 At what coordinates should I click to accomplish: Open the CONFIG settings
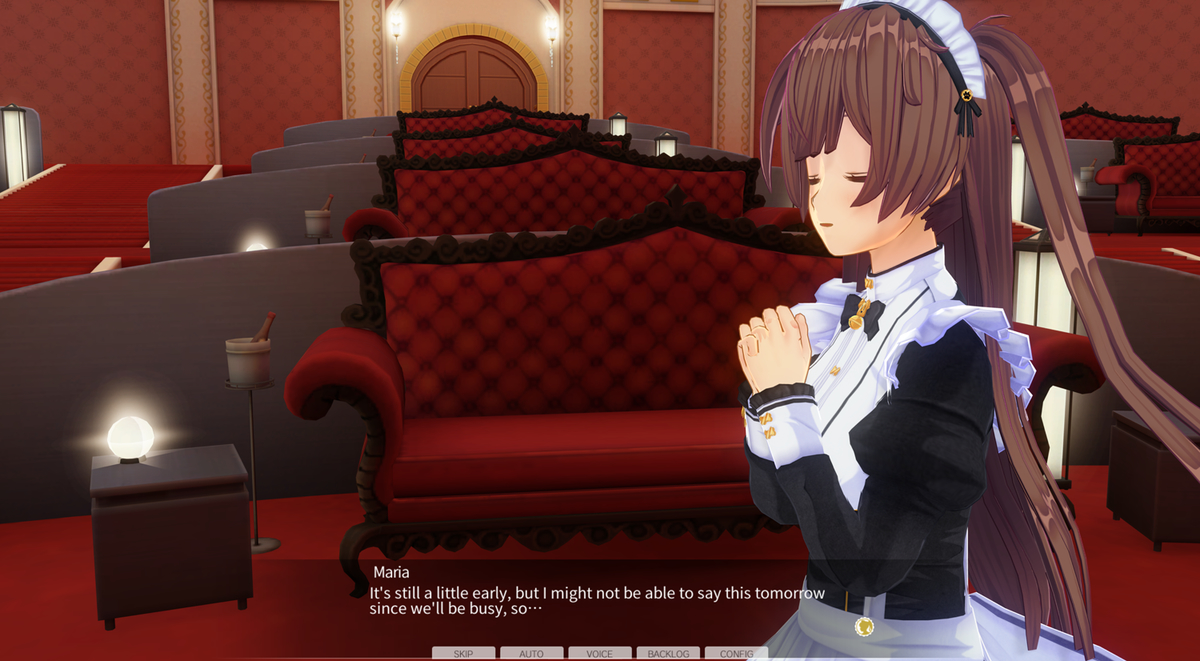click(x=736, y=653)
